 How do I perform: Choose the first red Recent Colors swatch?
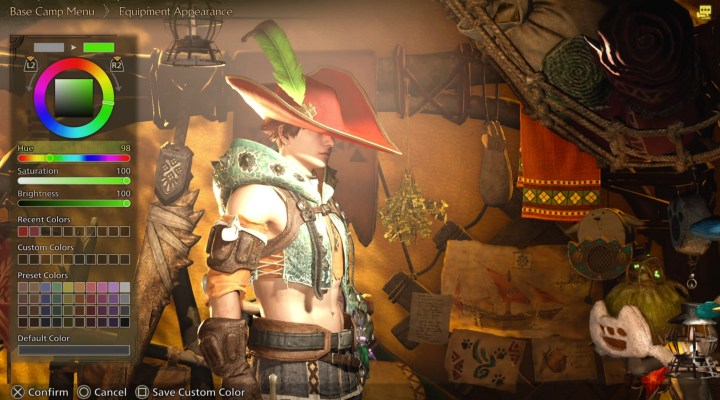click(23, 231)
